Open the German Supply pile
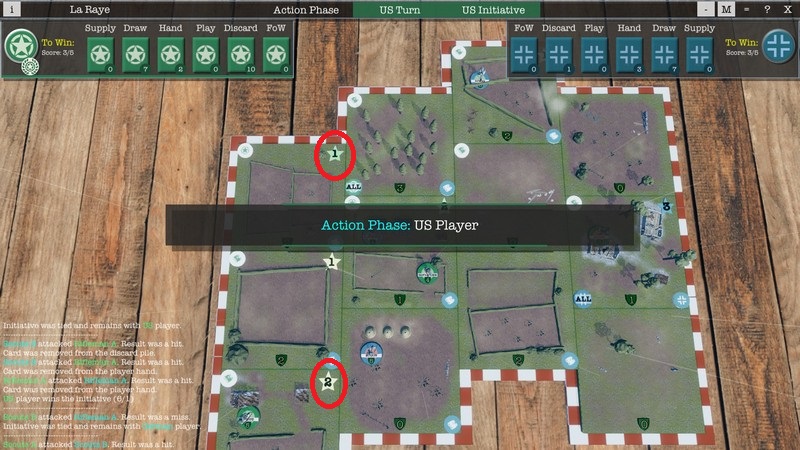The width and height of the screenshot is (800, 450). (699, 53)
